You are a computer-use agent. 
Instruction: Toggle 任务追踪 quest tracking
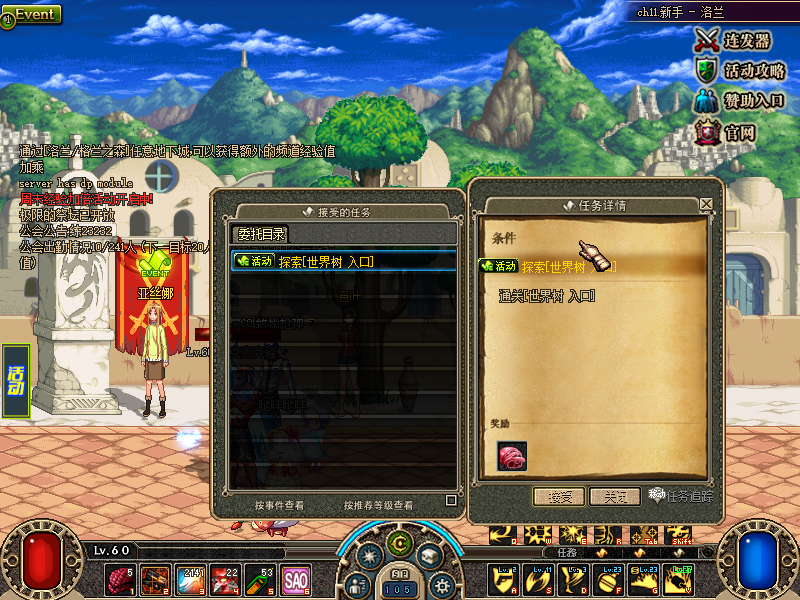point(682,496)
